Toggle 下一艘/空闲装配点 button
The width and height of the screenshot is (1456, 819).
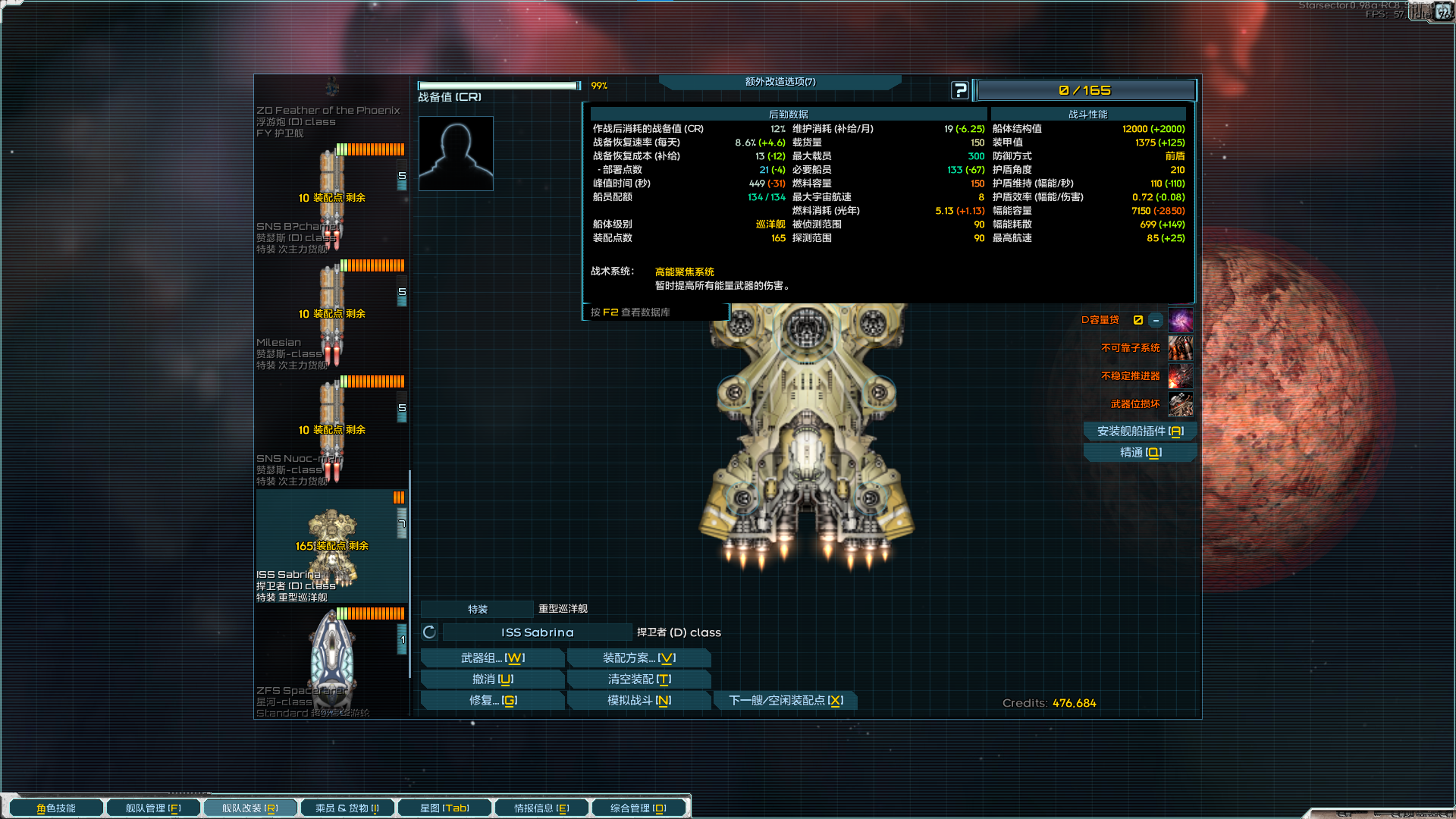(785, 701)
